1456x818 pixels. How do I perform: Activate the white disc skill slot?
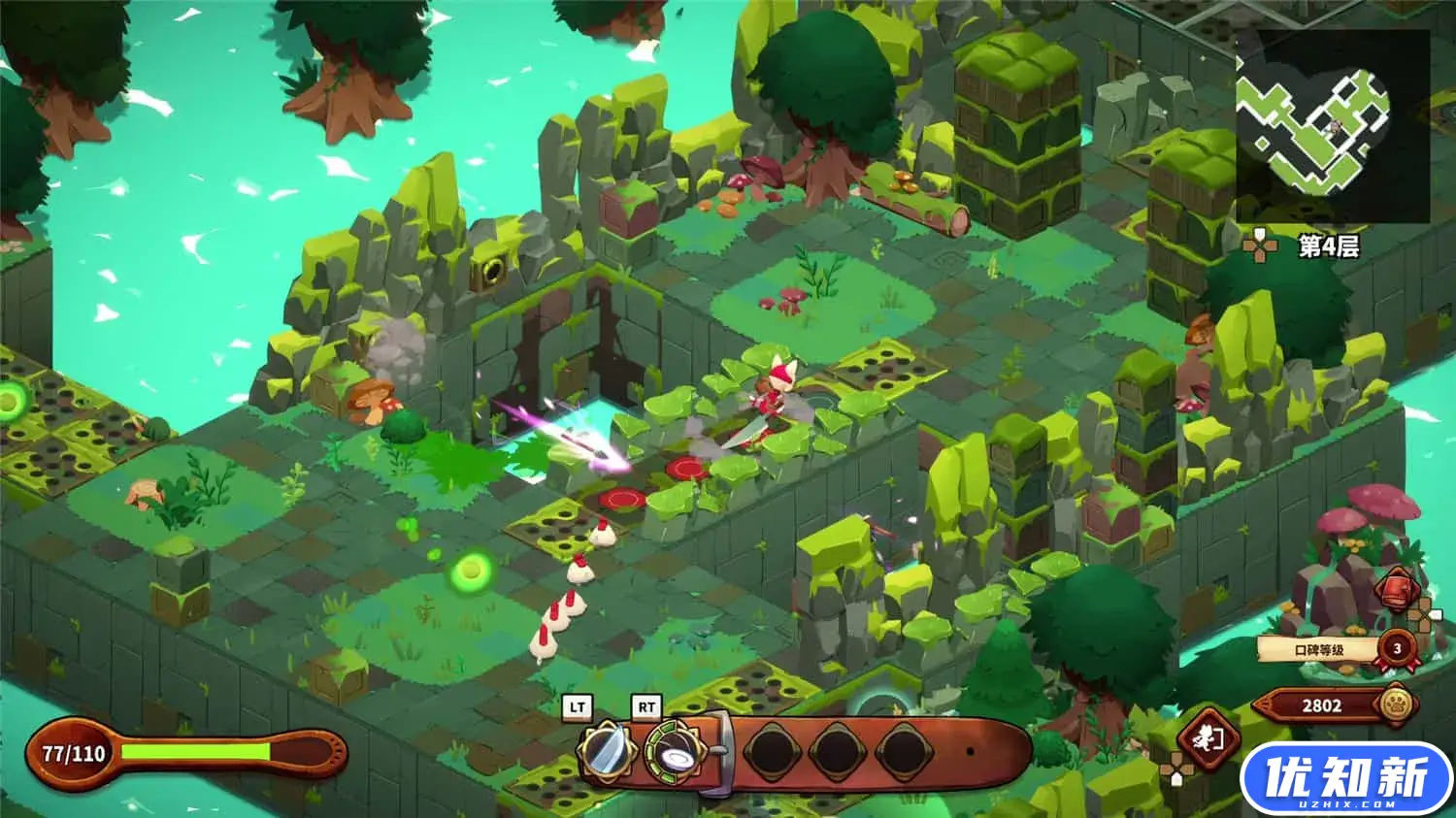coord(672,752)
